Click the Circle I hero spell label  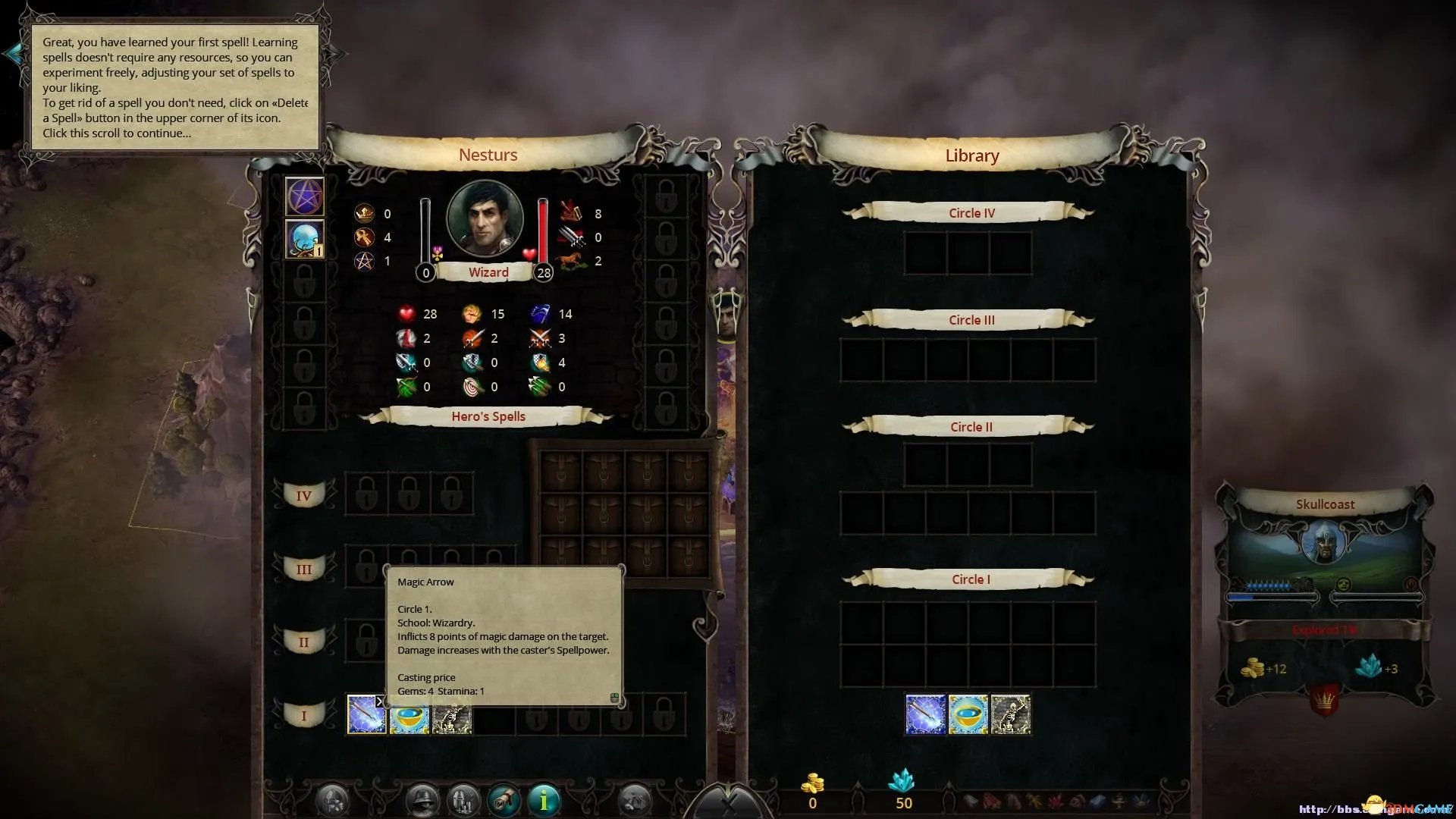coord(303,715)
